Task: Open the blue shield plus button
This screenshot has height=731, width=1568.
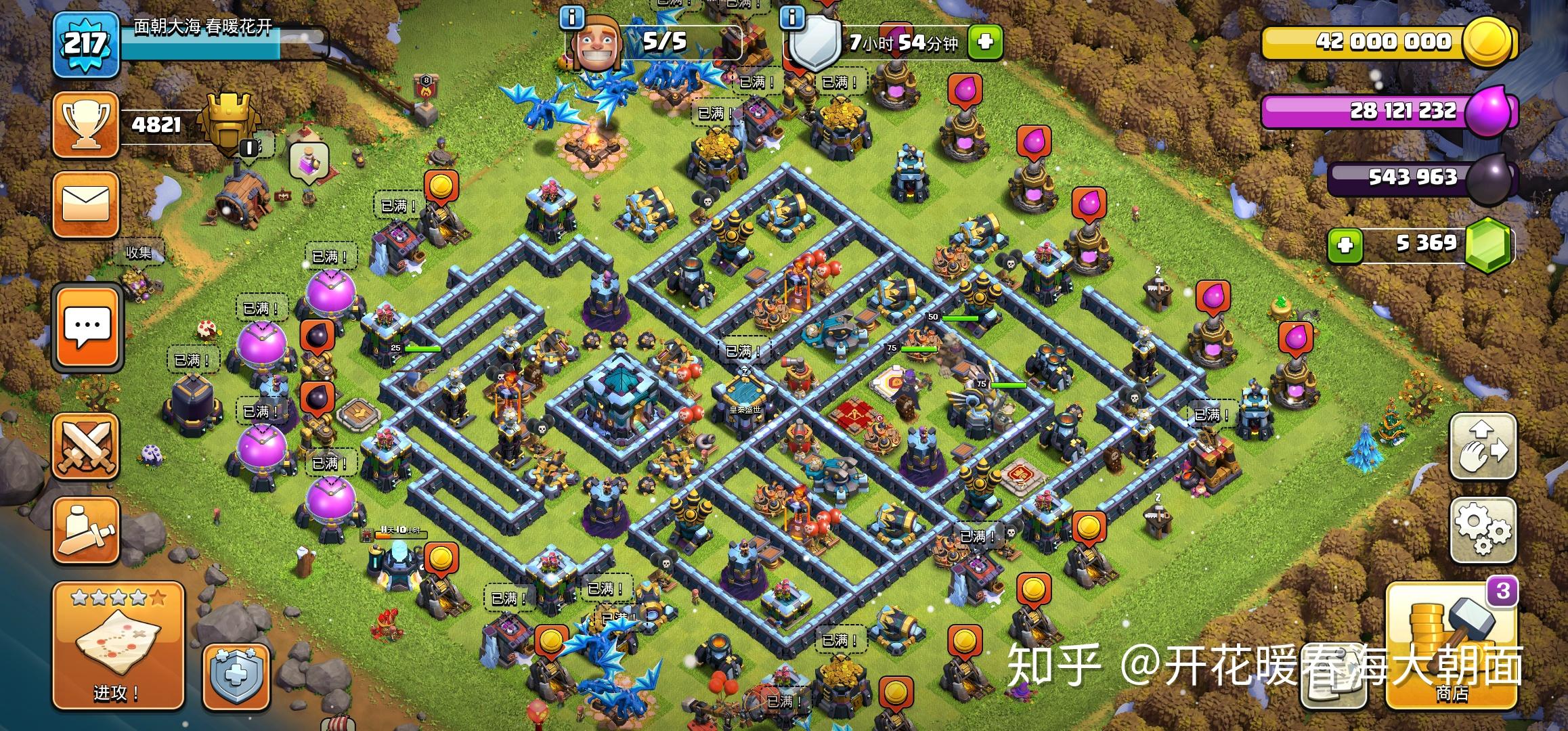Action: click(x=236, y=677)
